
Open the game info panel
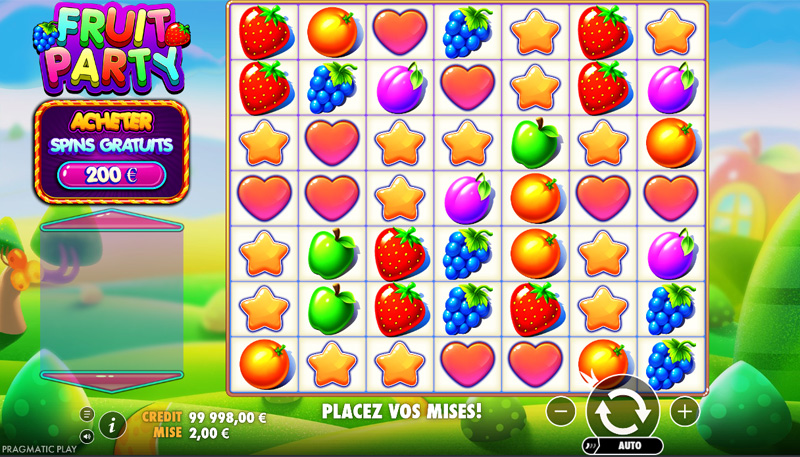(x=112, y=425)
